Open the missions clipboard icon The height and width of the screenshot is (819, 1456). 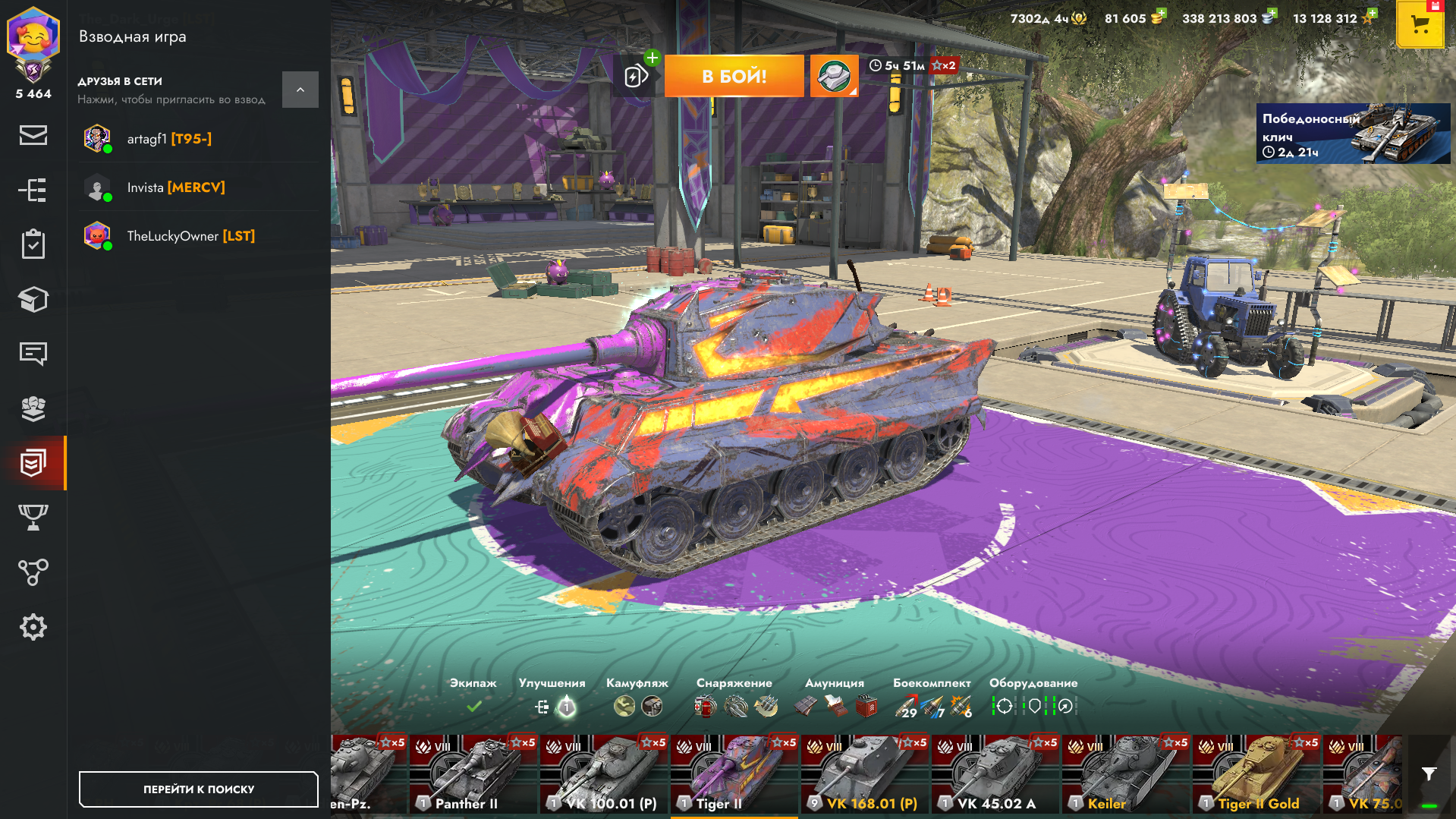click(x=33, y=244)
